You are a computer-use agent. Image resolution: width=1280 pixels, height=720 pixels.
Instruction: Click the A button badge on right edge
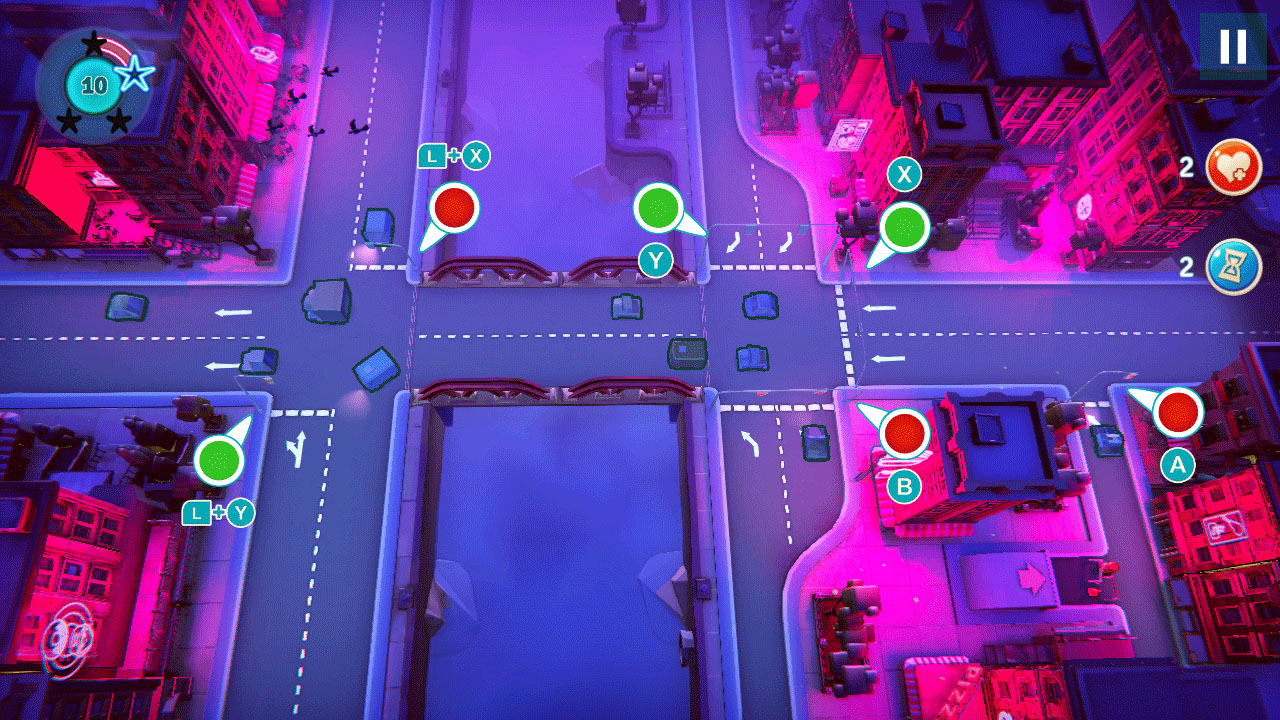[x=1177, y=462]
